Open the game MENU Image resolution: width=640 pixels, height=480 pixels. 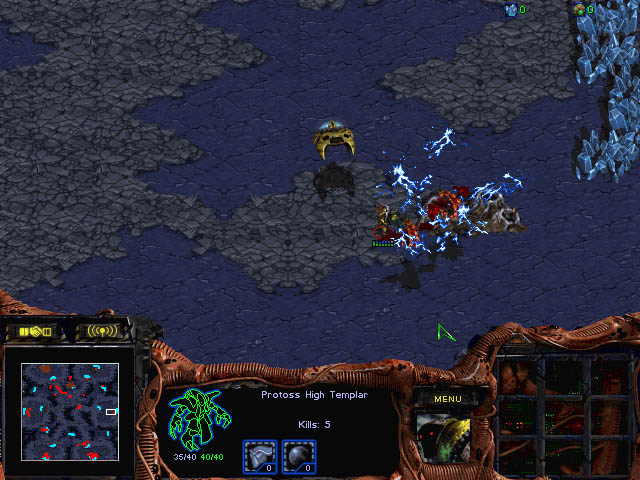447,399
